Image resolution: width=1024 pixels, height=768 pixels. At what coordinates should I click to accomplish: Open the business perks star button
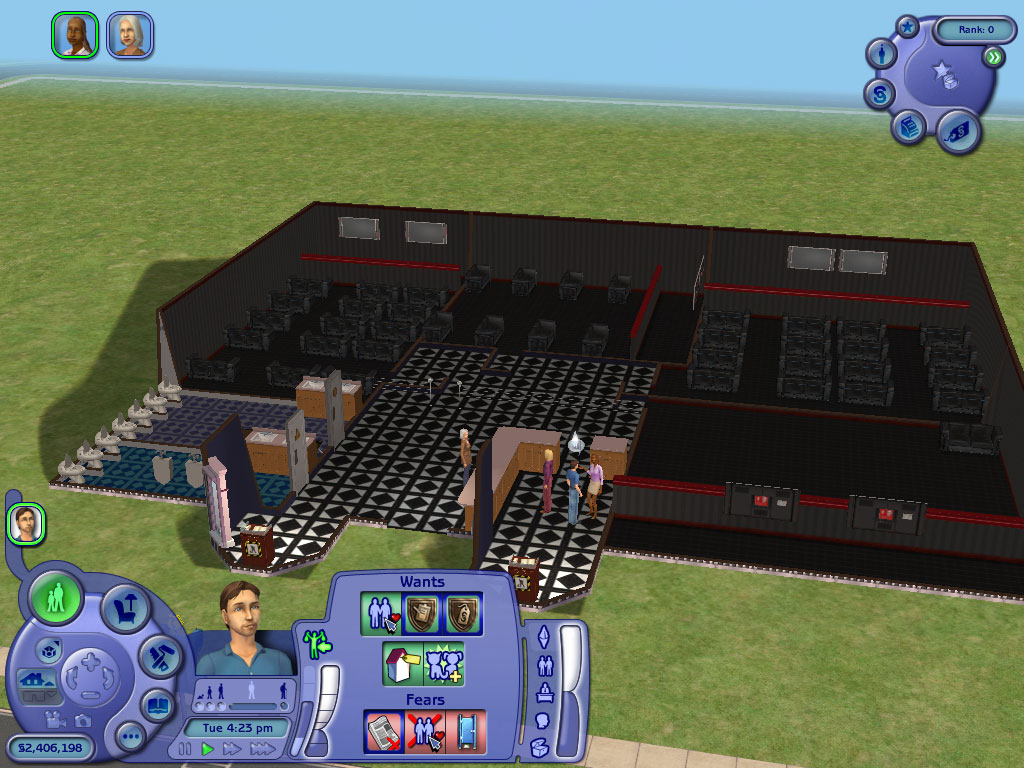point(907,27)
